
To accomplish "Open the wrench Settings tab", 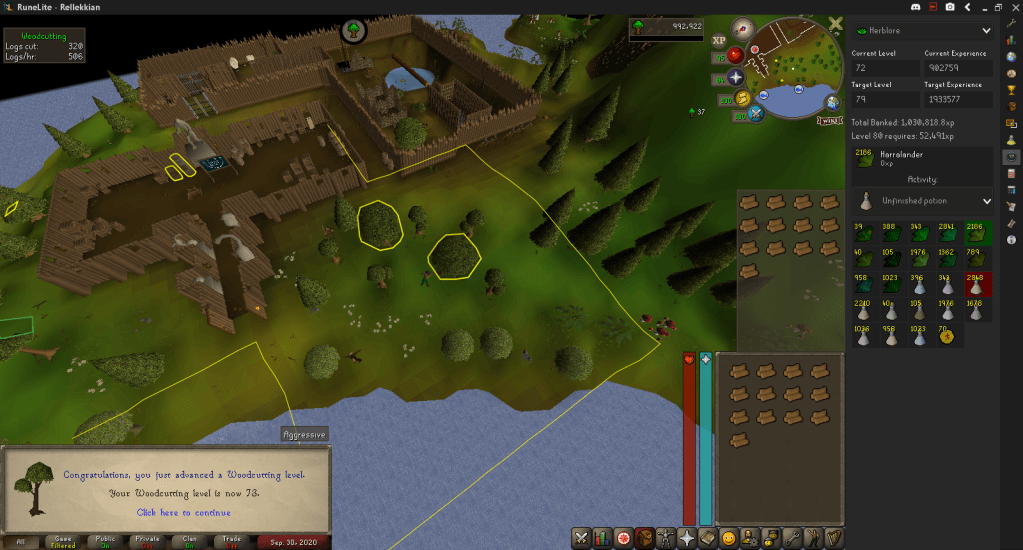I will 790,537.
